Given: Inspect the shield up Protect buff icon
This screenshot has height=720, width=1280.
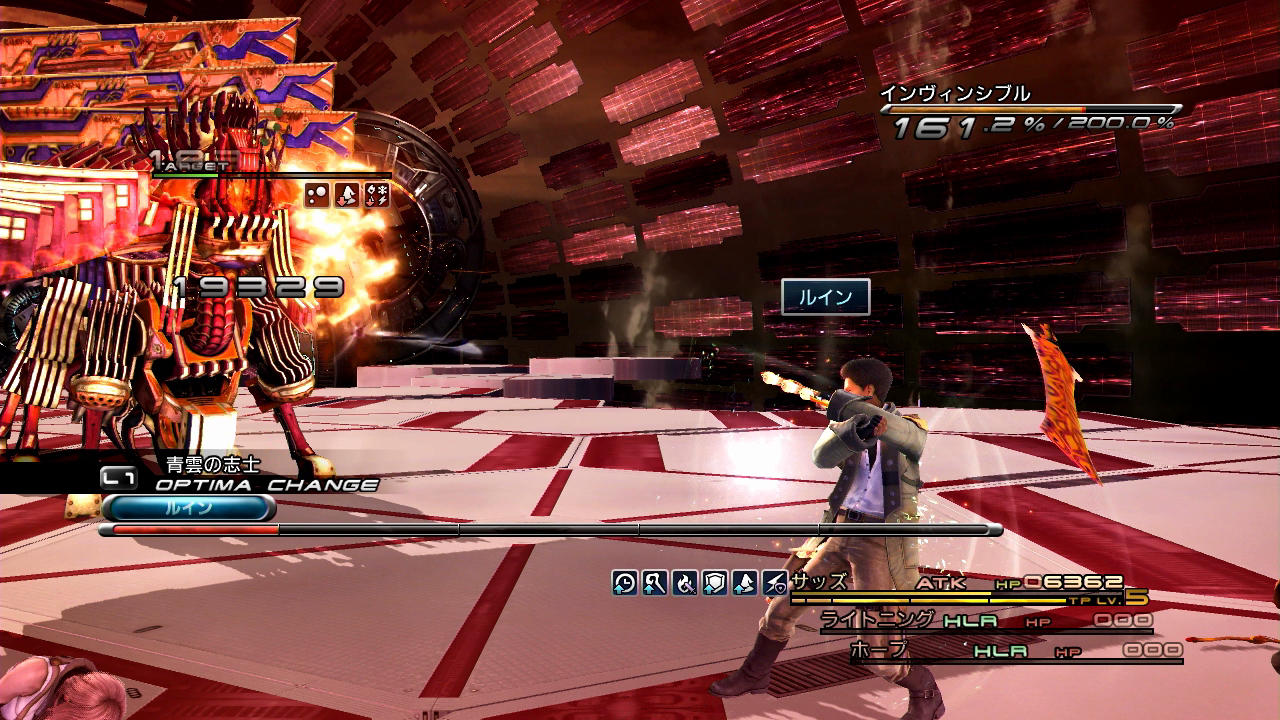Looking at the screenshot, I should [x=715, y=583].
